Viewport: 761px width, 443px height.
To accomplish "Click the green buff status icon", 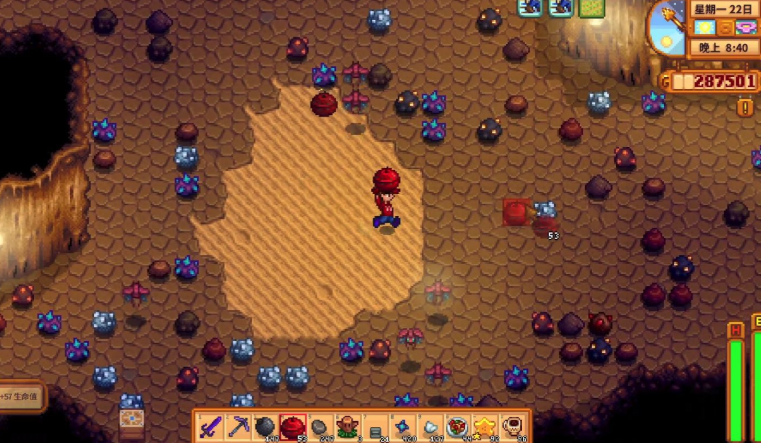I will point(592,8).
